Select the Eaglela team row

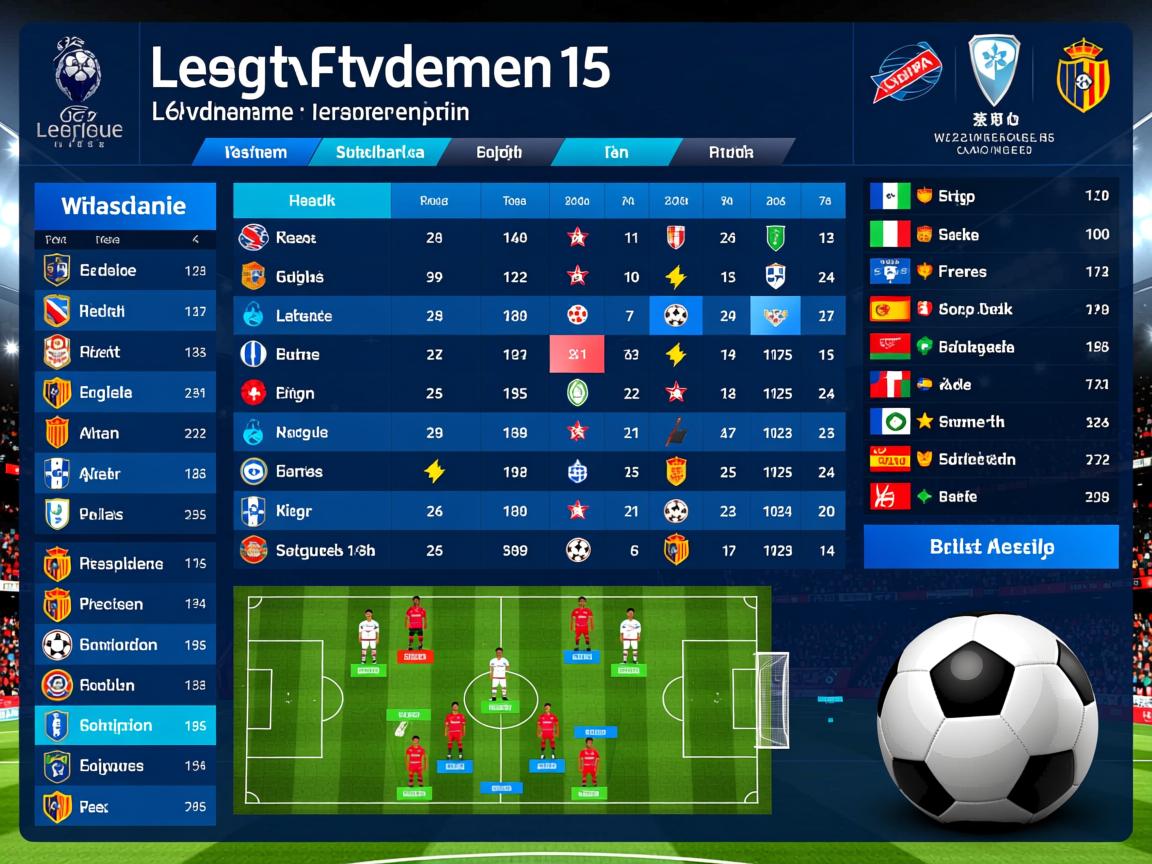pos(125,393)
